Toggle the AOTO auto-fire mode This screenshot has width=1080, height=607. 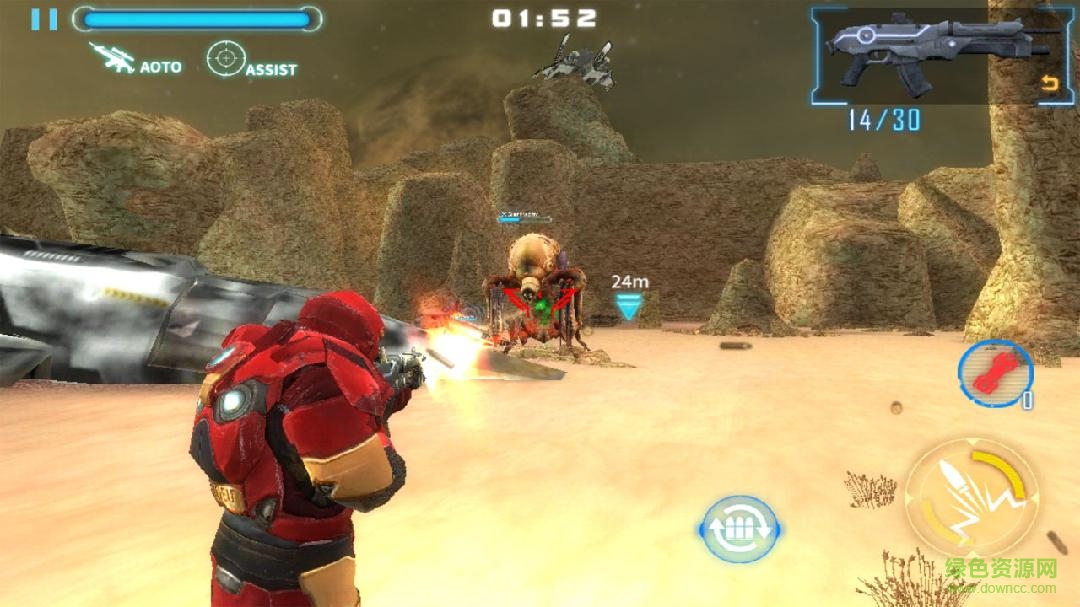[x=135, y=59]
